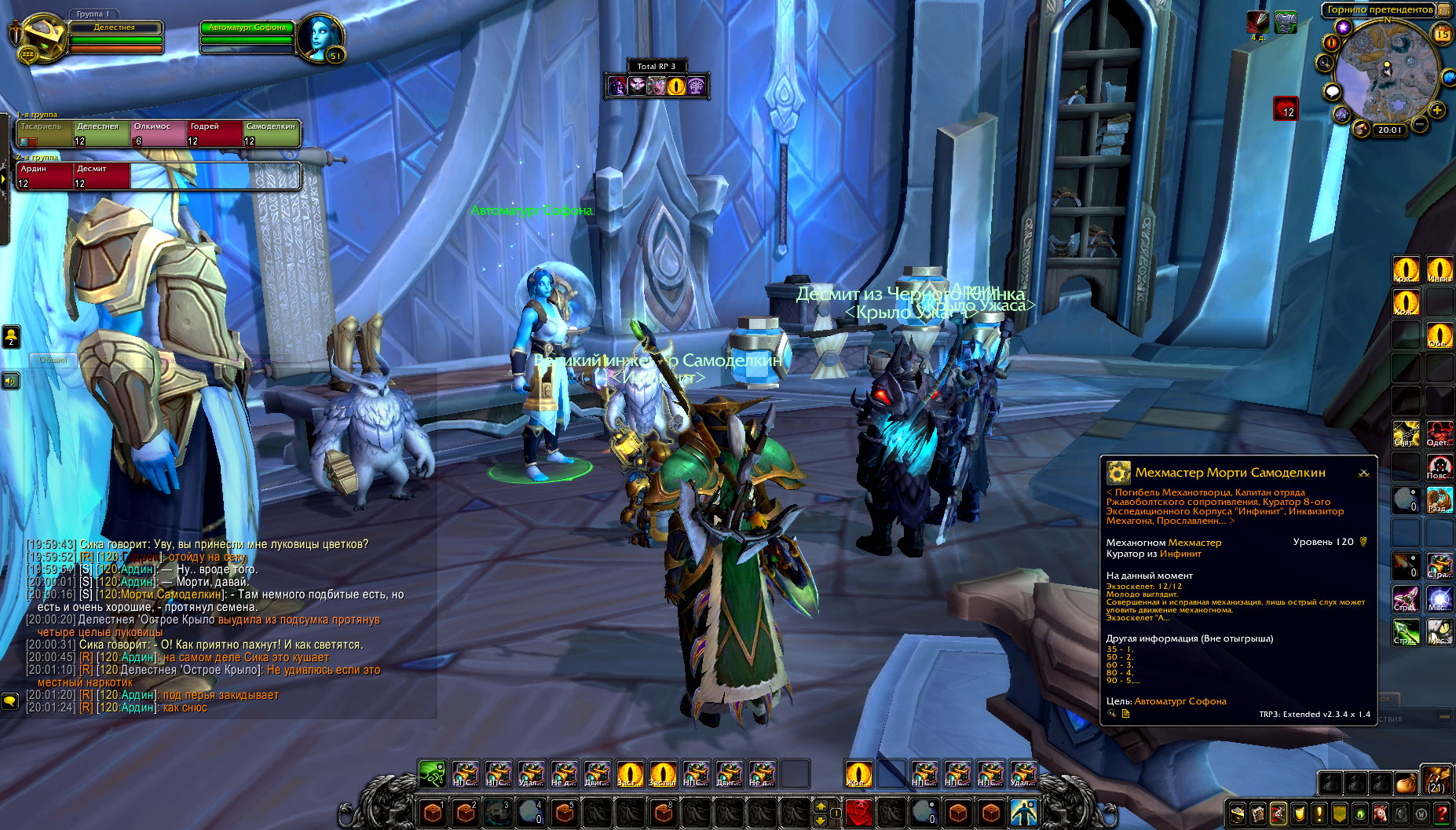The width and height of the screenshot is (1456, 830).
Task: Open mounts collection horse head button
Action: click(1381, 814)
